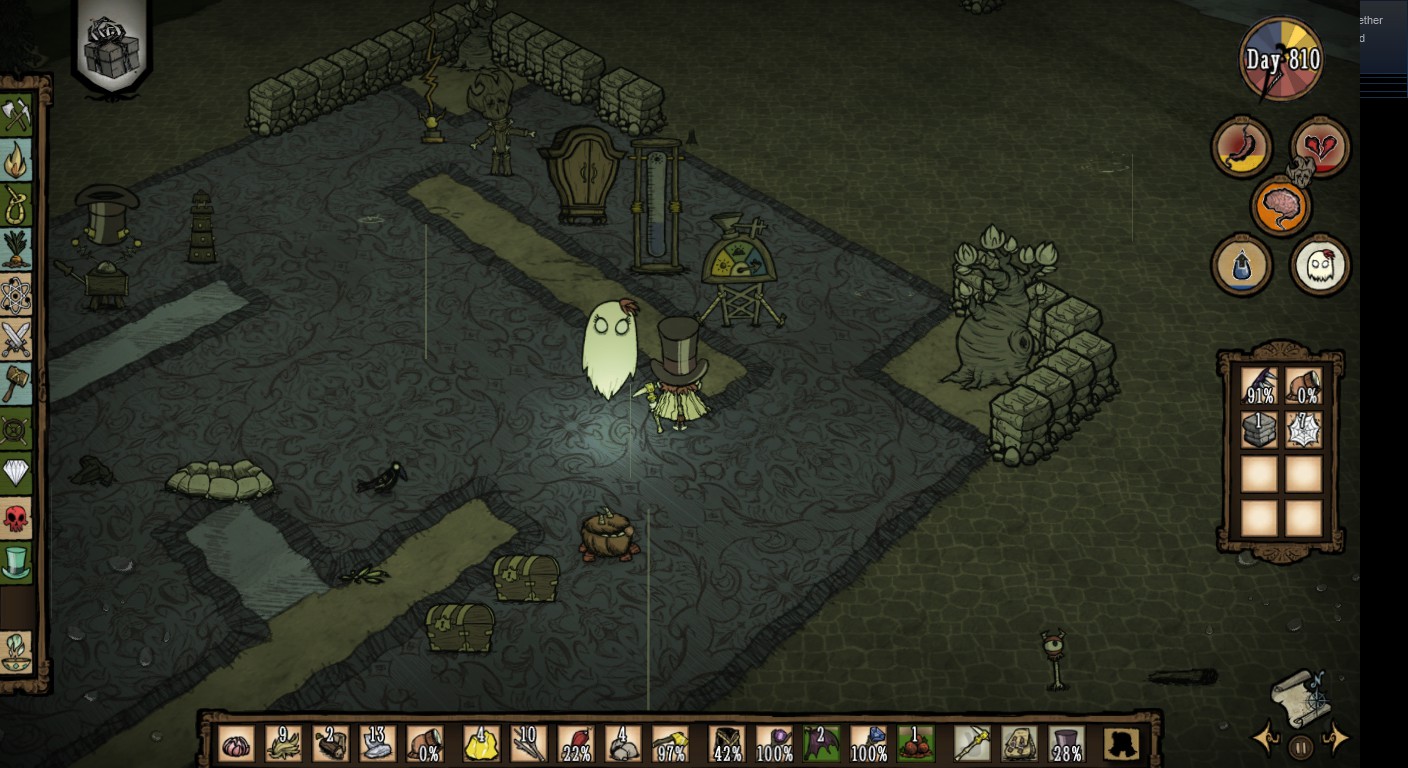Open the white gem Refine tab
The height and width of the screenshot is (768, 1408).
tap(17, 473)
